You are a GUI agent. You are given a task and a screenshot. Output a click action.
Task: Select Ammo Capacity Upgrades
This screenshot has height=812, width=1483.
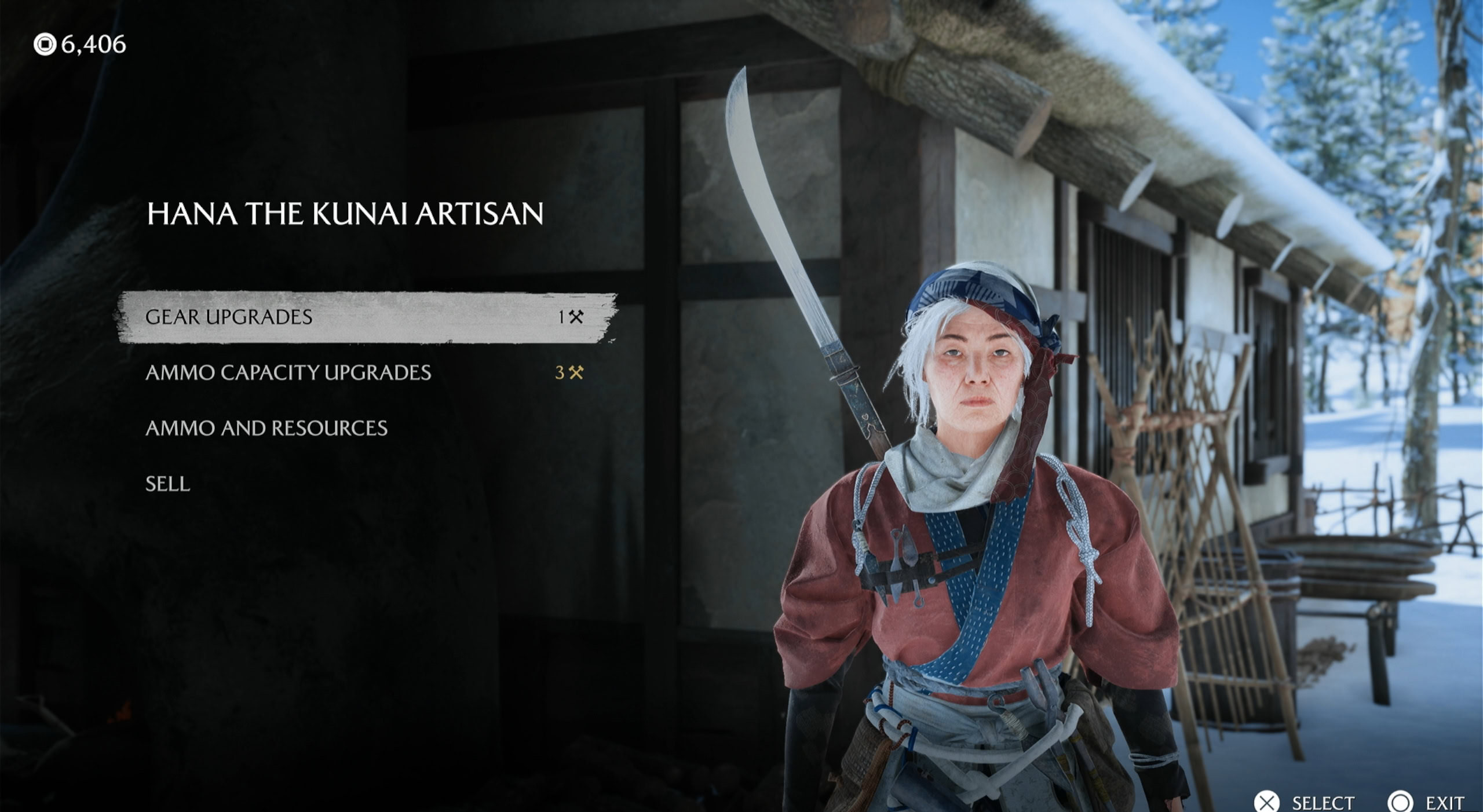[x=288, y=372]
